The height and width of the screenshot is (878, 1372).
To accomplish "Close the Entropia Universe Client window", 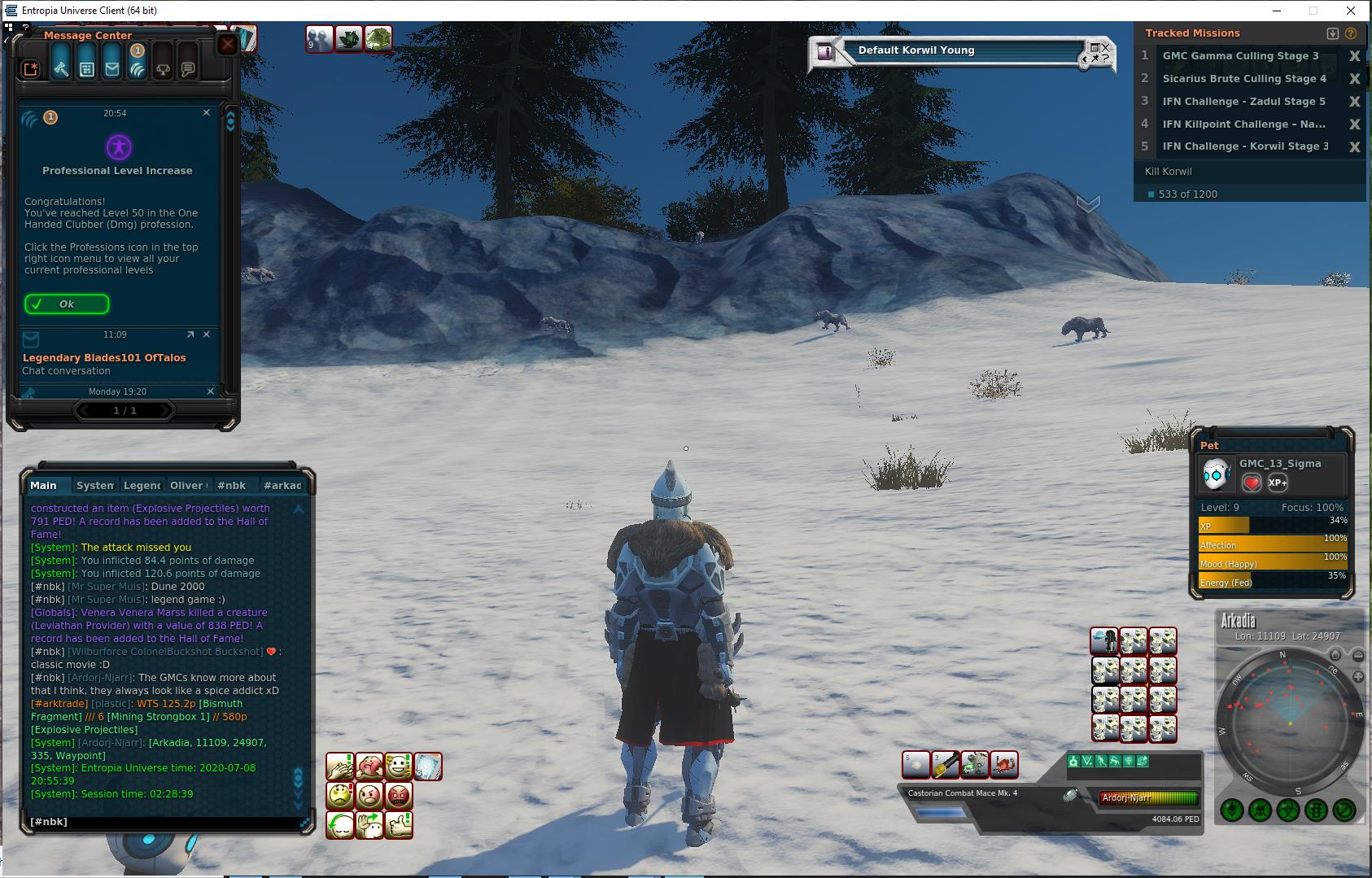I will 1351,11.
